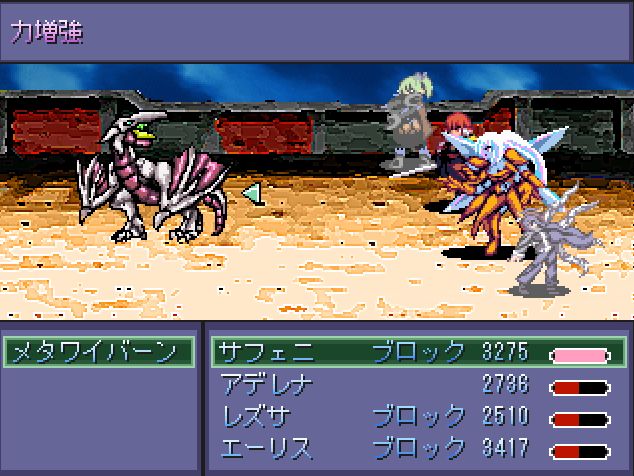
Task: Select enemy メタワイバーン in target list
Action: tap(98, 352)
